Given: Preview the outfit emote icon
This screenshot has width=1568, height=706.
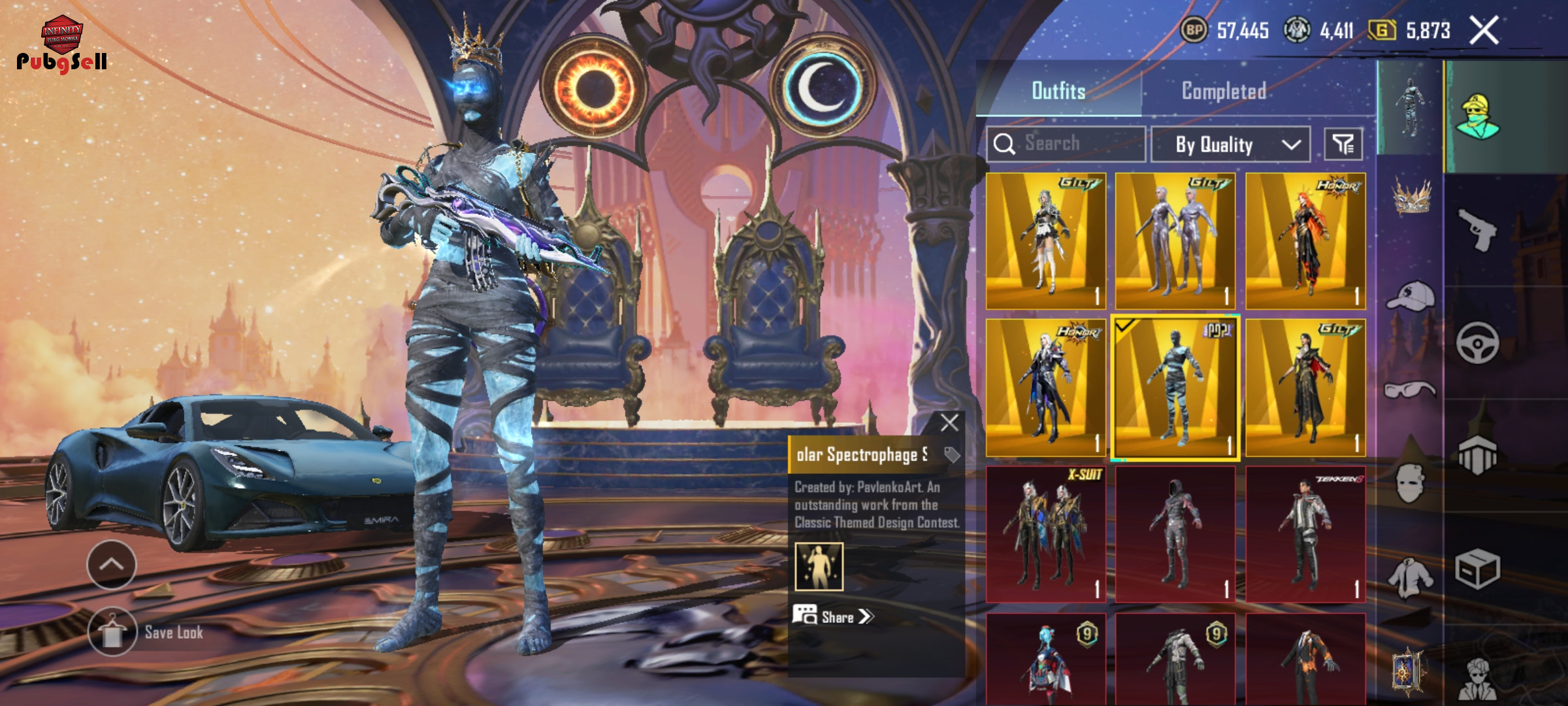Looking at the screenshot, I should pyautogui.click(x=819, y=566).
